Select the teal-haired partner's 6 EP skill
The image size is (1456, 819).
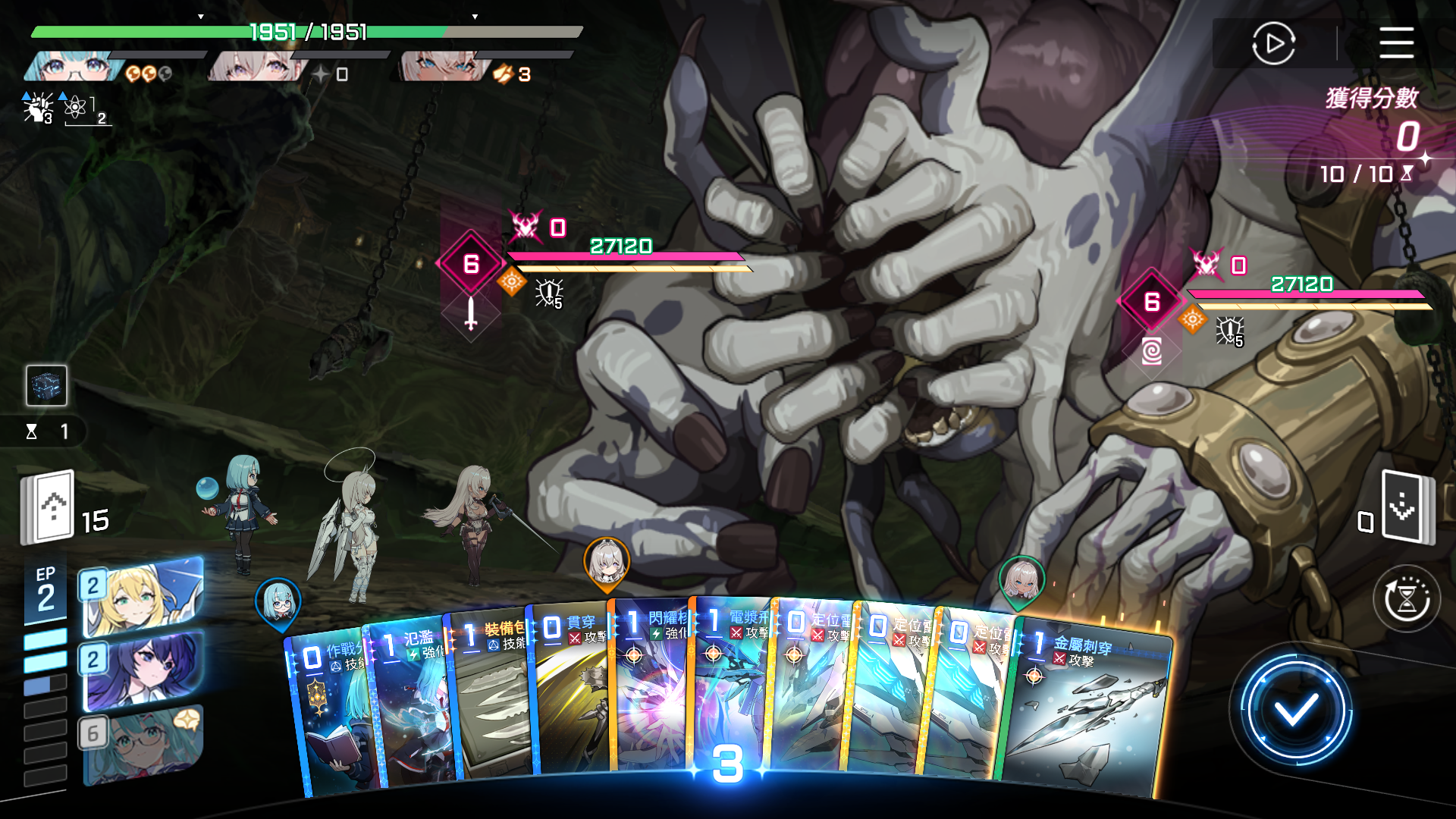[143, 743]
